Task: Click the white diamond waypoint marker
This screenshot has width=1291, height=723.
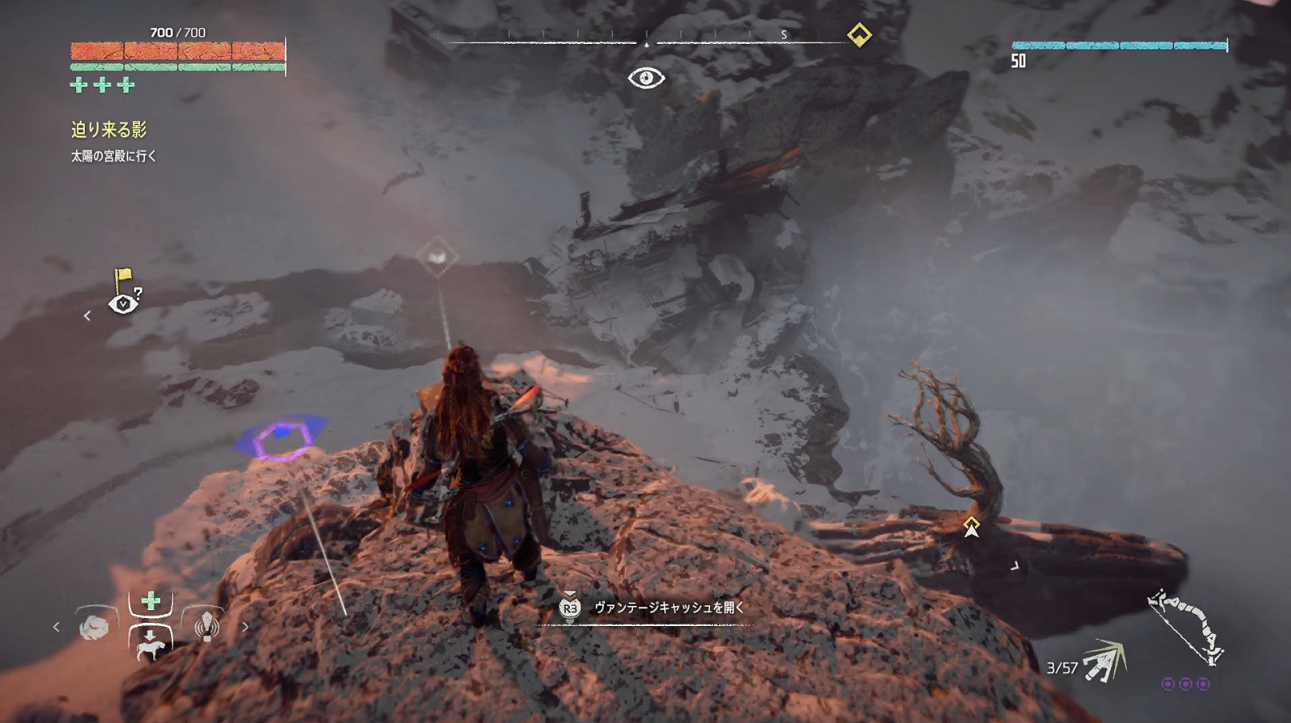Action: point(437,257)
